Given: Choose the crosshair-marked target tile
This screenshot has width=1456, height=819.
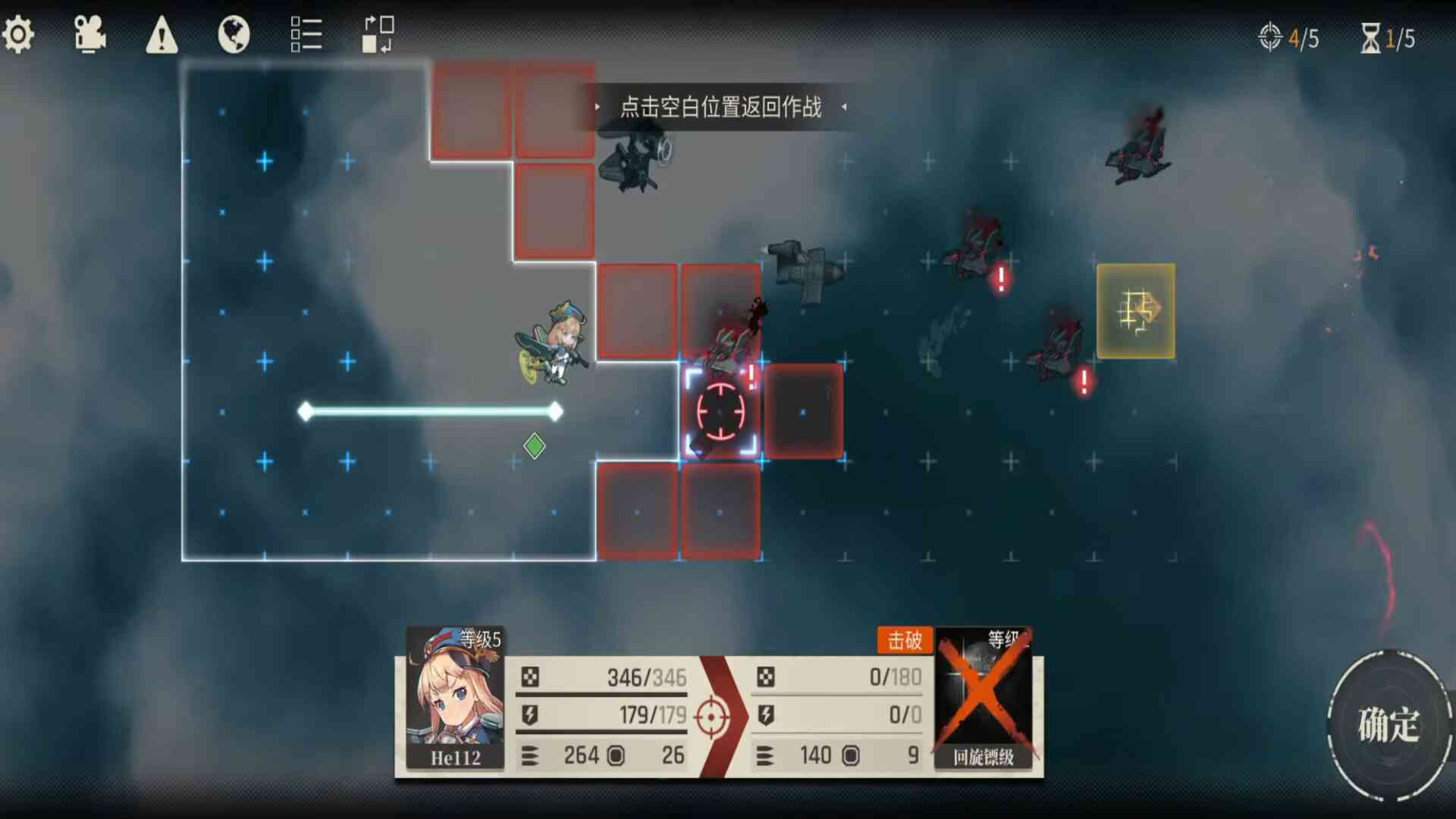Looking at the screenshot, I should 720,412.
